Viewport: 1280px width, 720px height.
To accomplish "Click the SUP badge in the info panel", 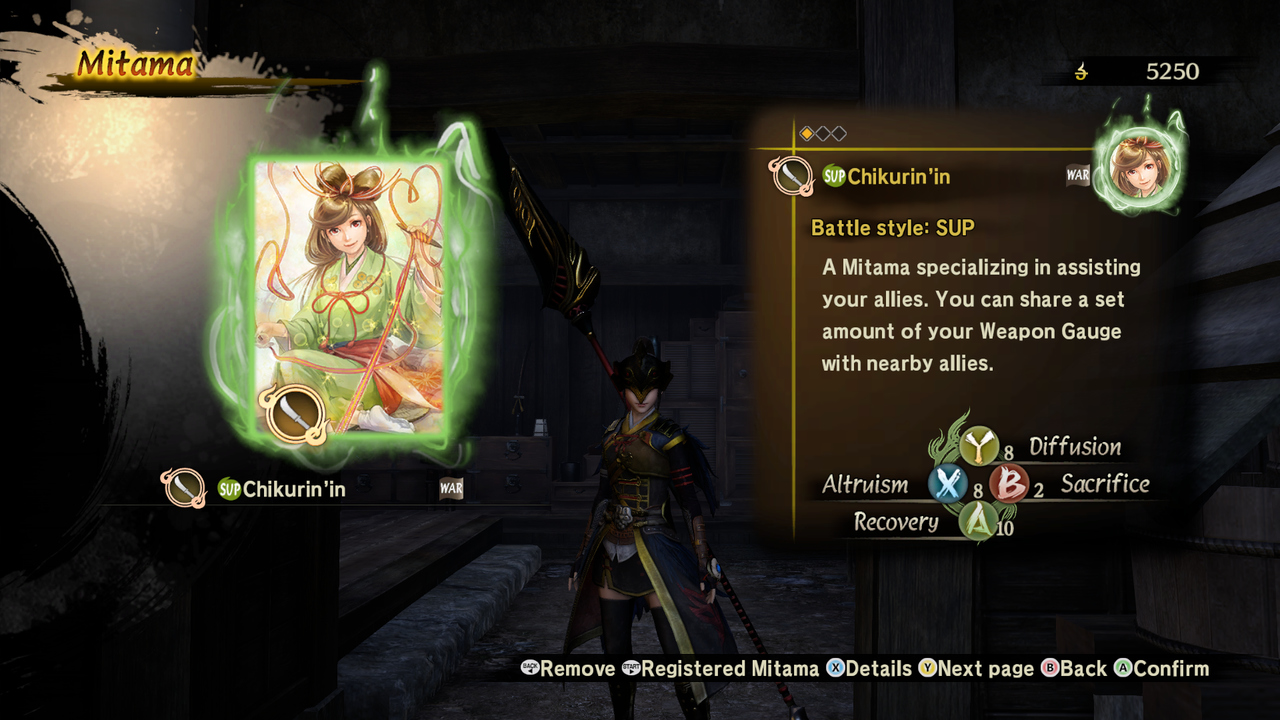I will pos(834,176).
